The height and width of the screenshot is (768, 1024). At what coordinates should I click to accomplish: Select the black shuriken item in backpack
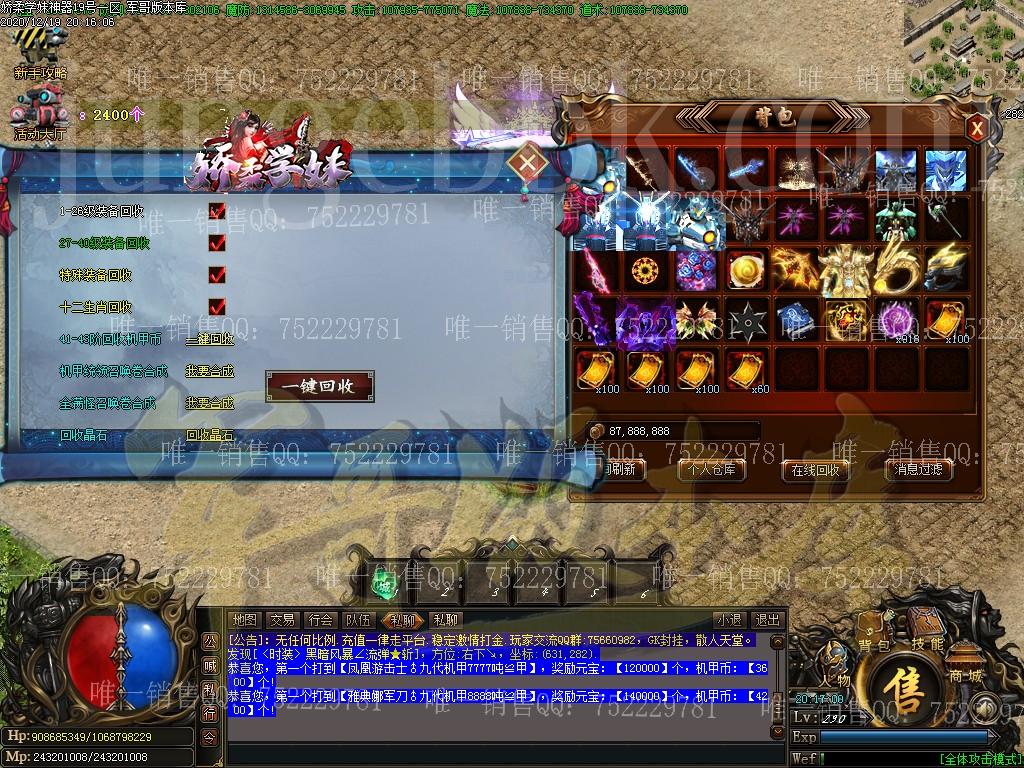click(746, 321)
